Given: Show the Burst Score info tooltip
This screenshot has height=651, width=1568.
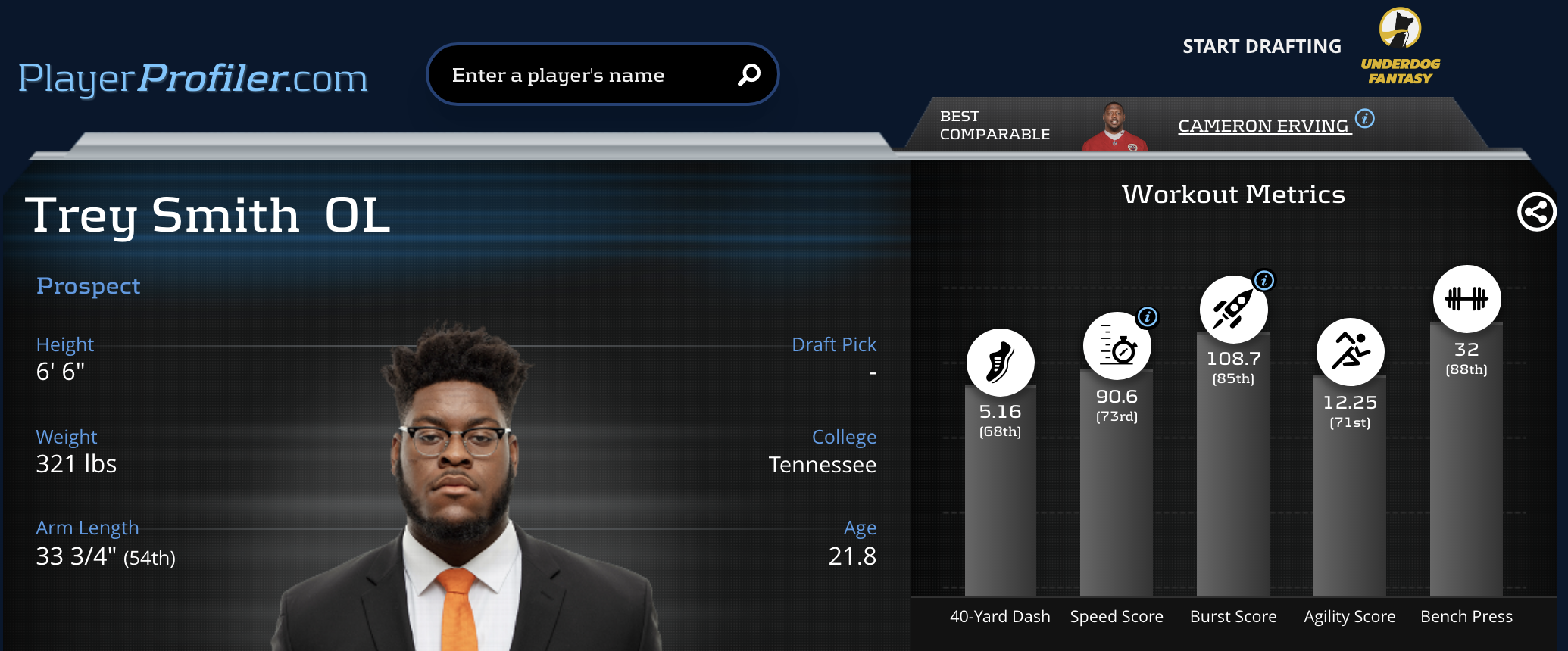Looking at the screenshot, I should (x=1264, y=281).
